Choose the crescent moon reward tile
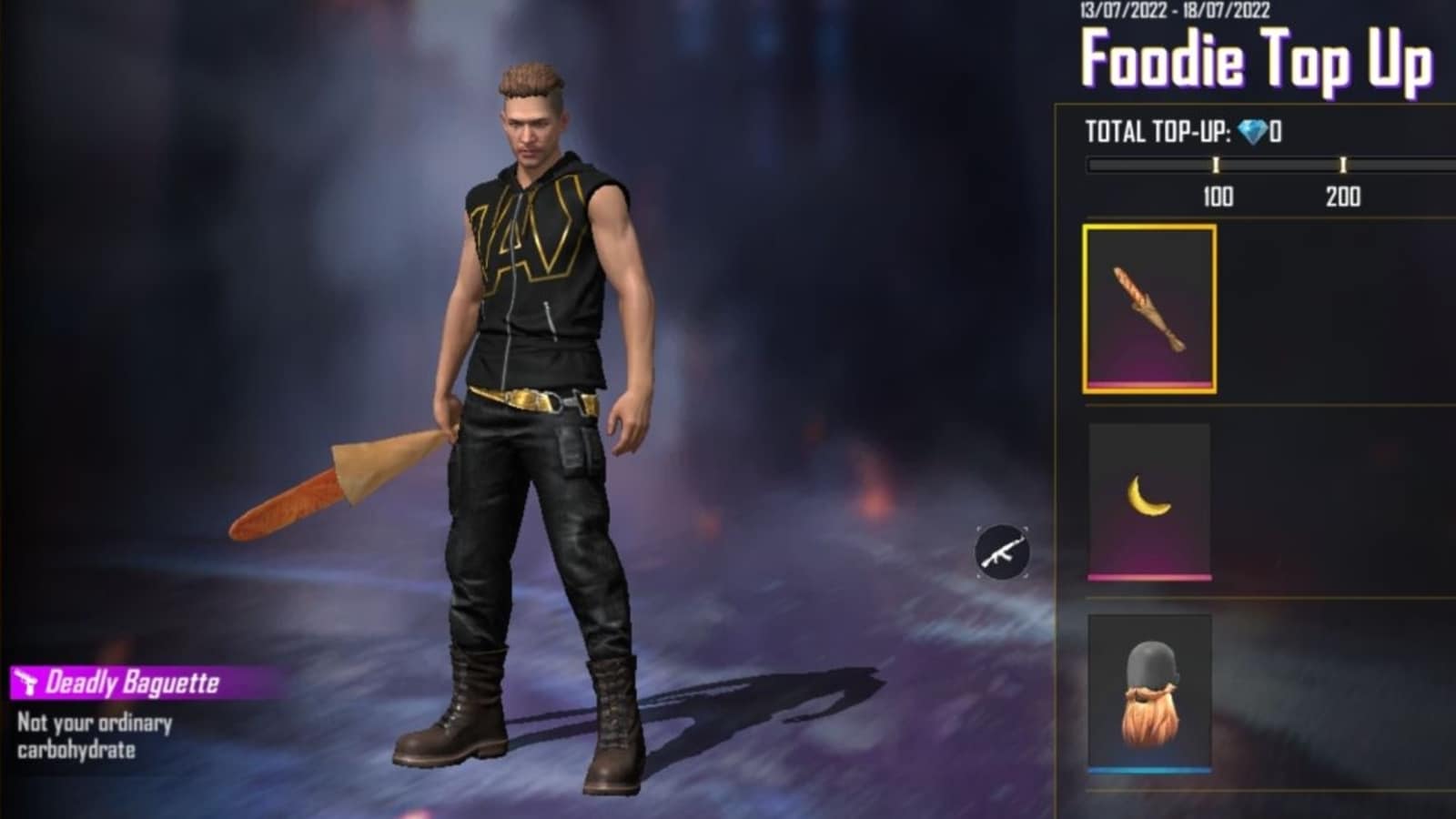 1149,500
